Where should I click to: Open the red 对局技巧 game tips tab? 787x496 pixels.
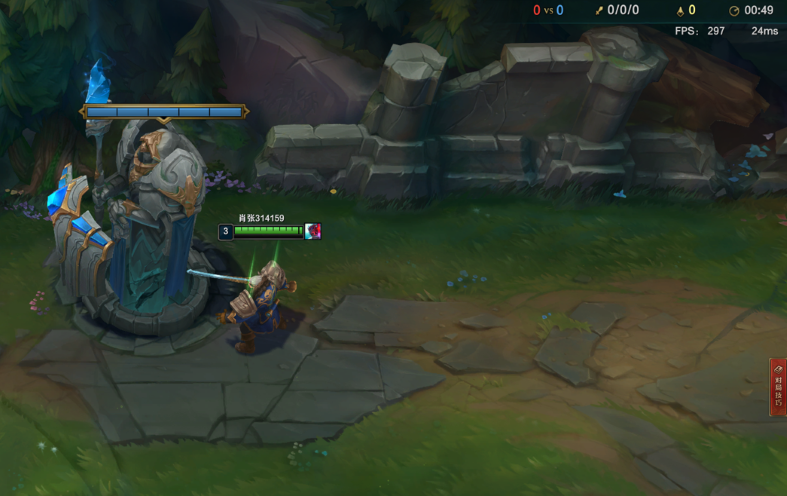coord(778,387)
